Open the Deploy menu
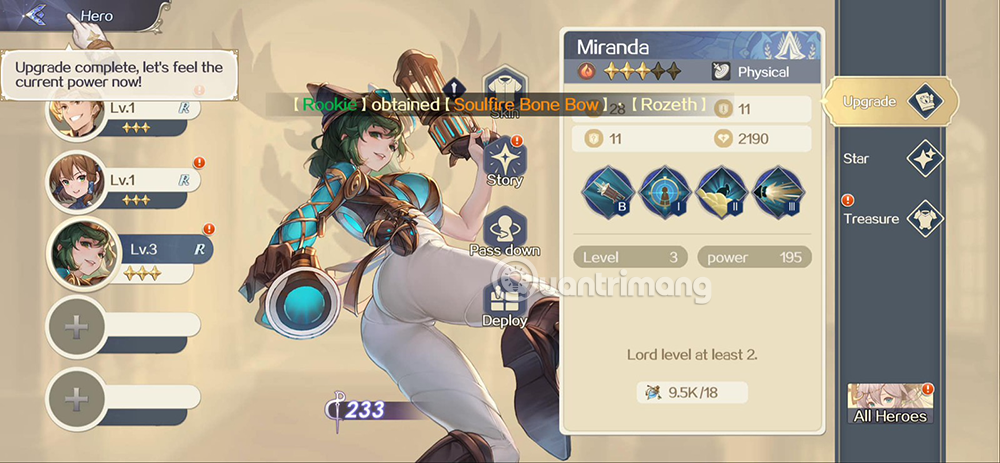The width and height of the screenshot is (1000, 463). pos(504,303)
